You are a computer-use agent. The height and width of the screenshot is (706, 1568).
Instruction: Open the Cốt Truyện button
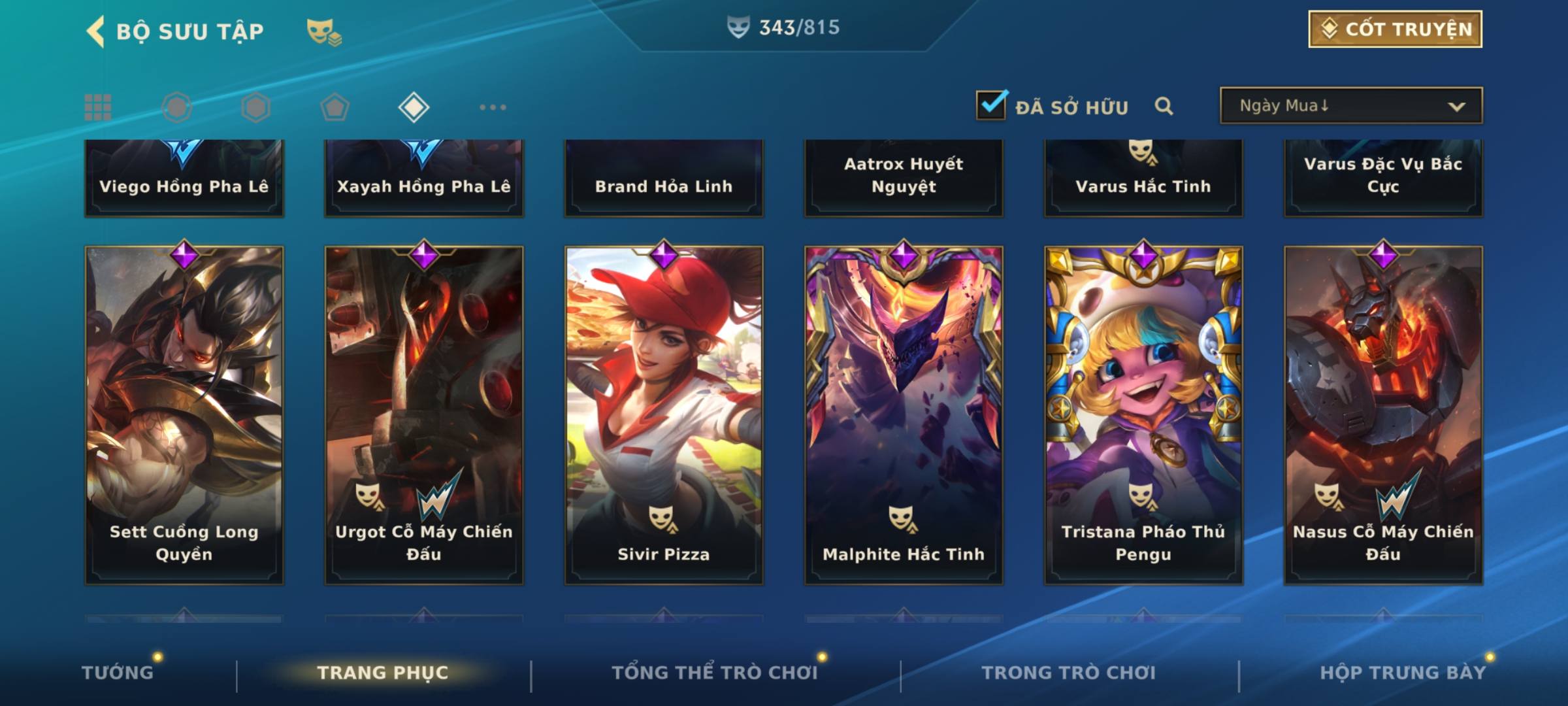tap(1395, 29)
